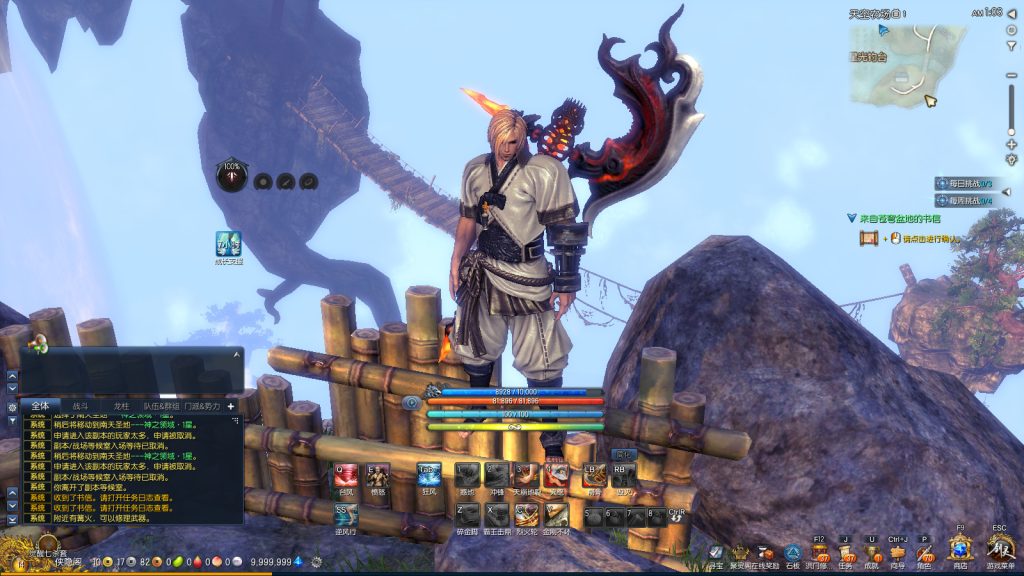Use the 逆风行 skill icon
1024x576 pixels.
click(x=346, y=515)
